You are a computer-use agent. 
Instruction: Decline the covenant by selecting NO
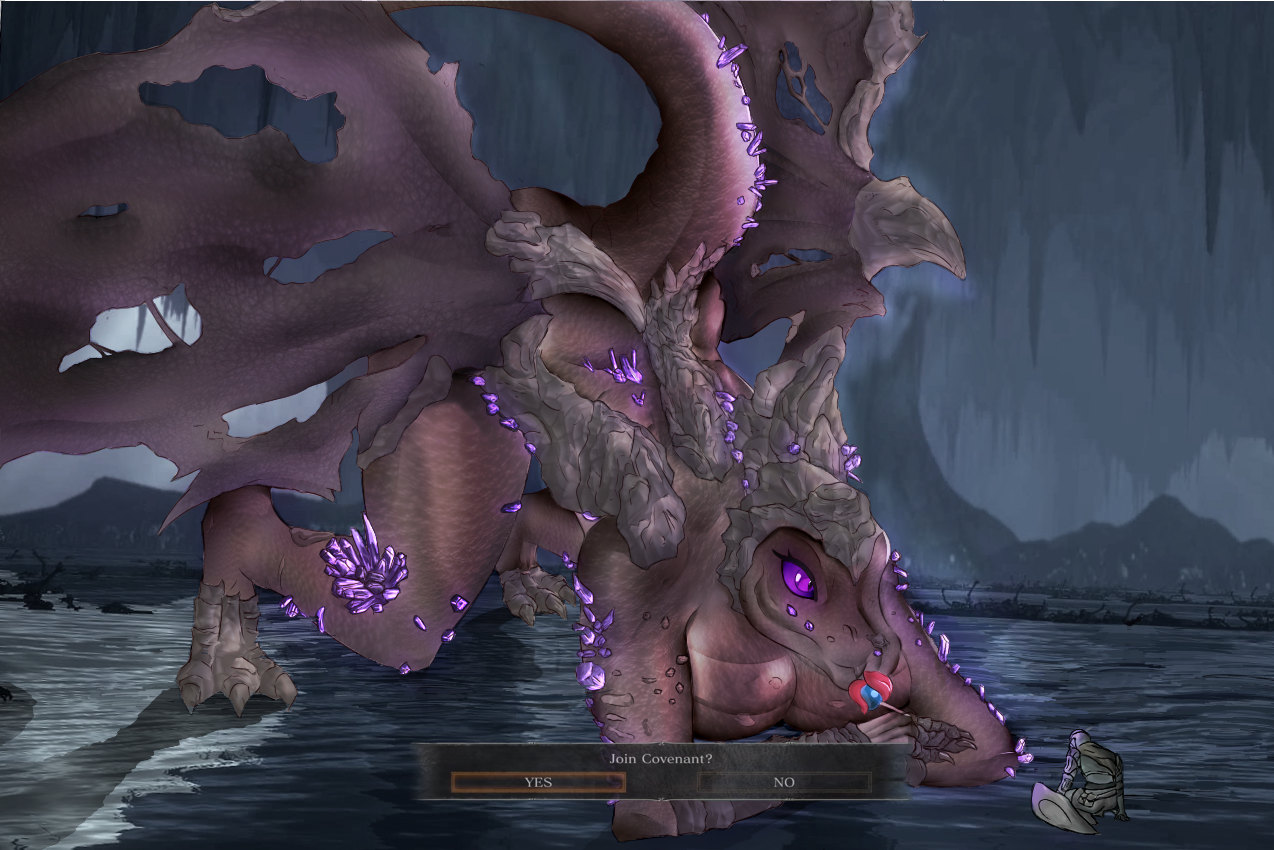pyautogui.click(x=784, y=782)
